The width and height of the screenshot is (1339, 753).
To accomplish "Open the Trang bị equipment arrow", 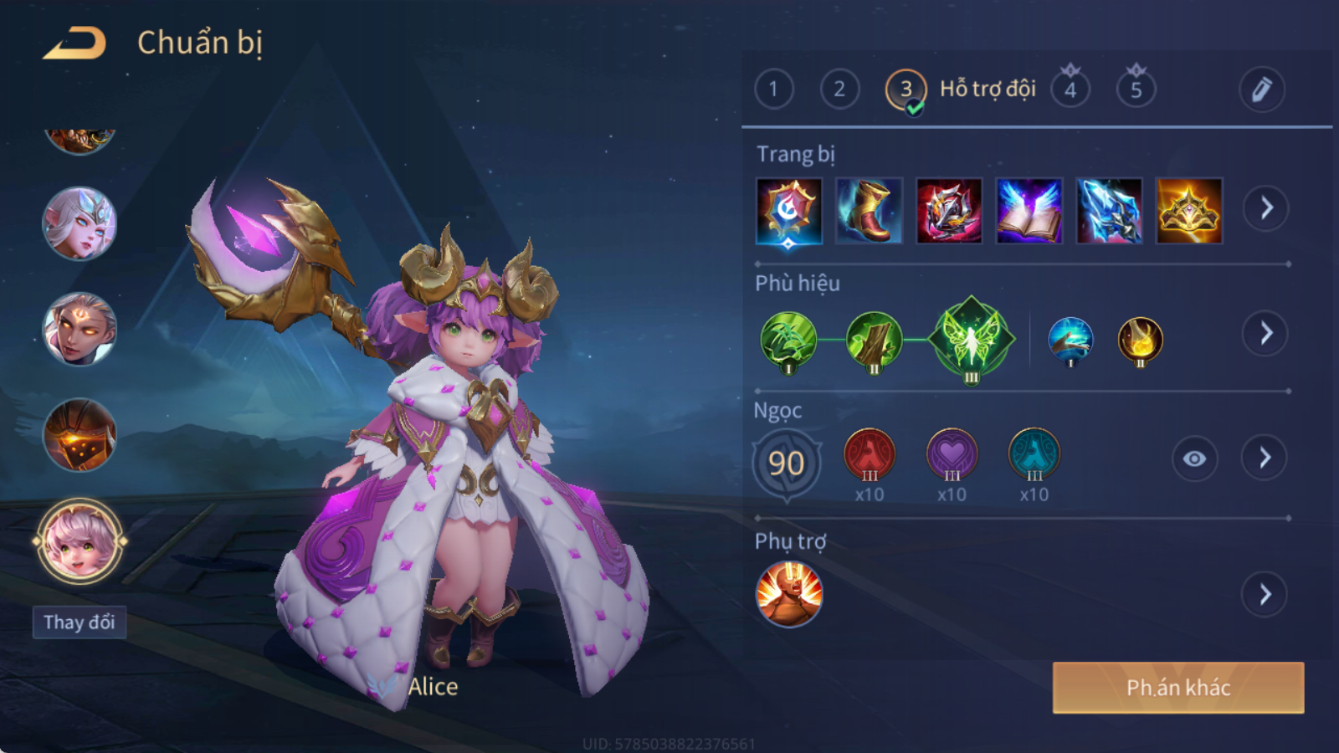I will point(1265,209).
